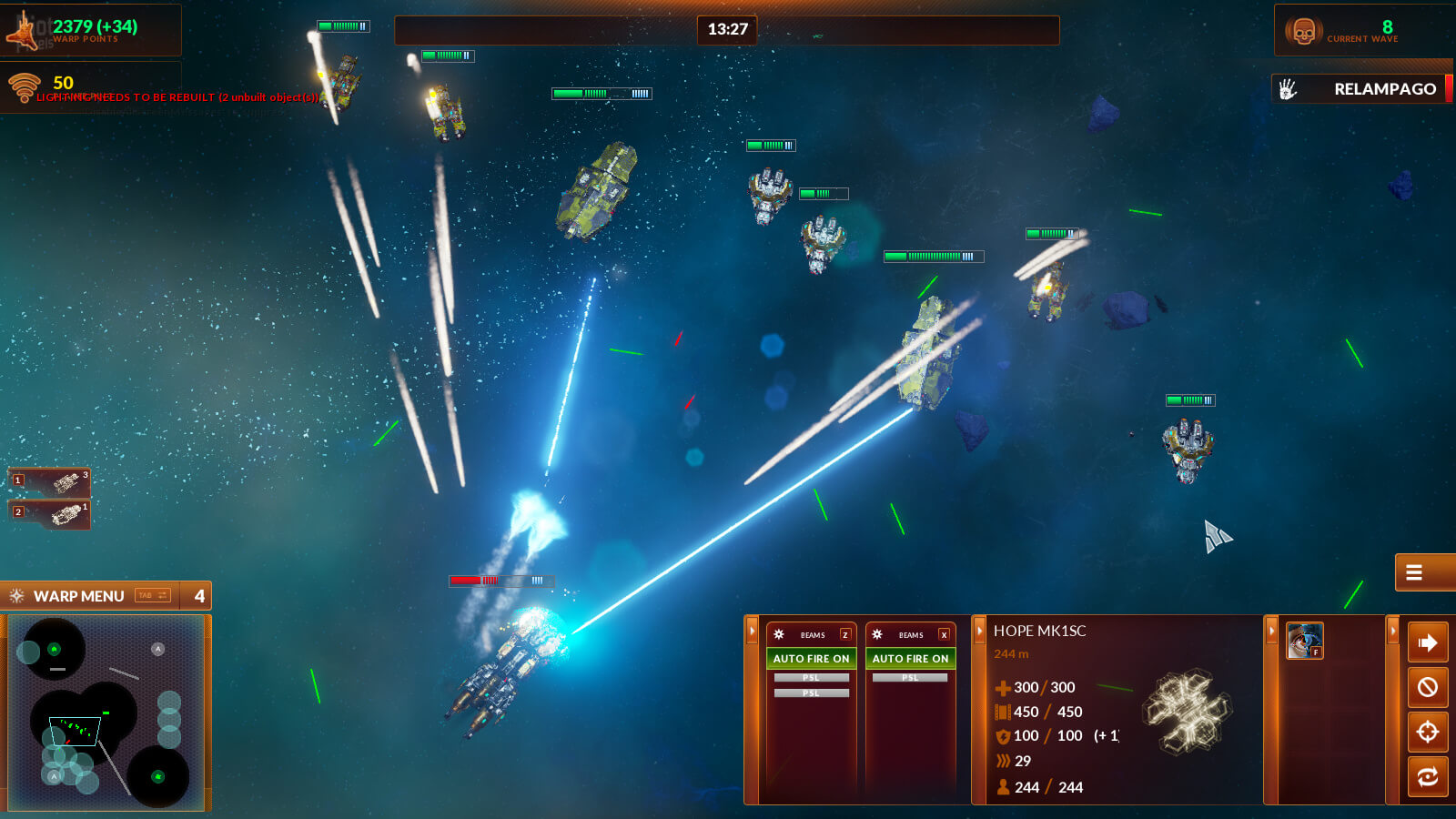The image size is (1456, 819).
Task: Collapse the weapons panel arrow
Action: [x=753, y=630]
